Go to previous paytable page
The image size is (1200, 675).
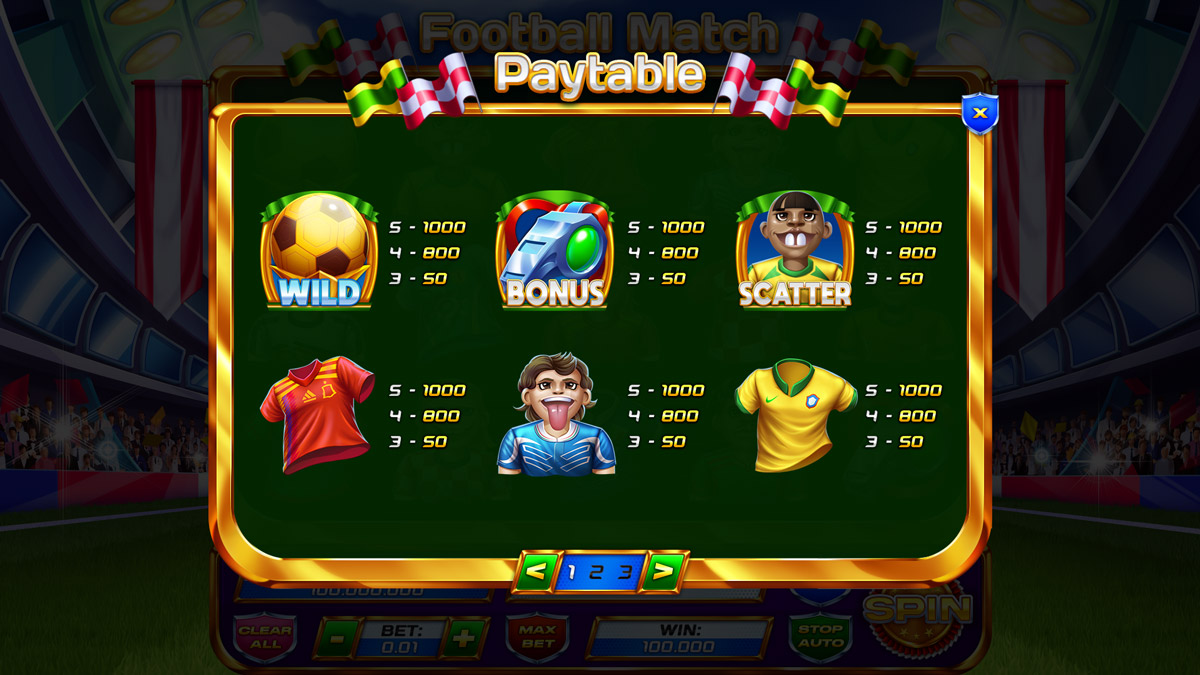coord(536,572)
